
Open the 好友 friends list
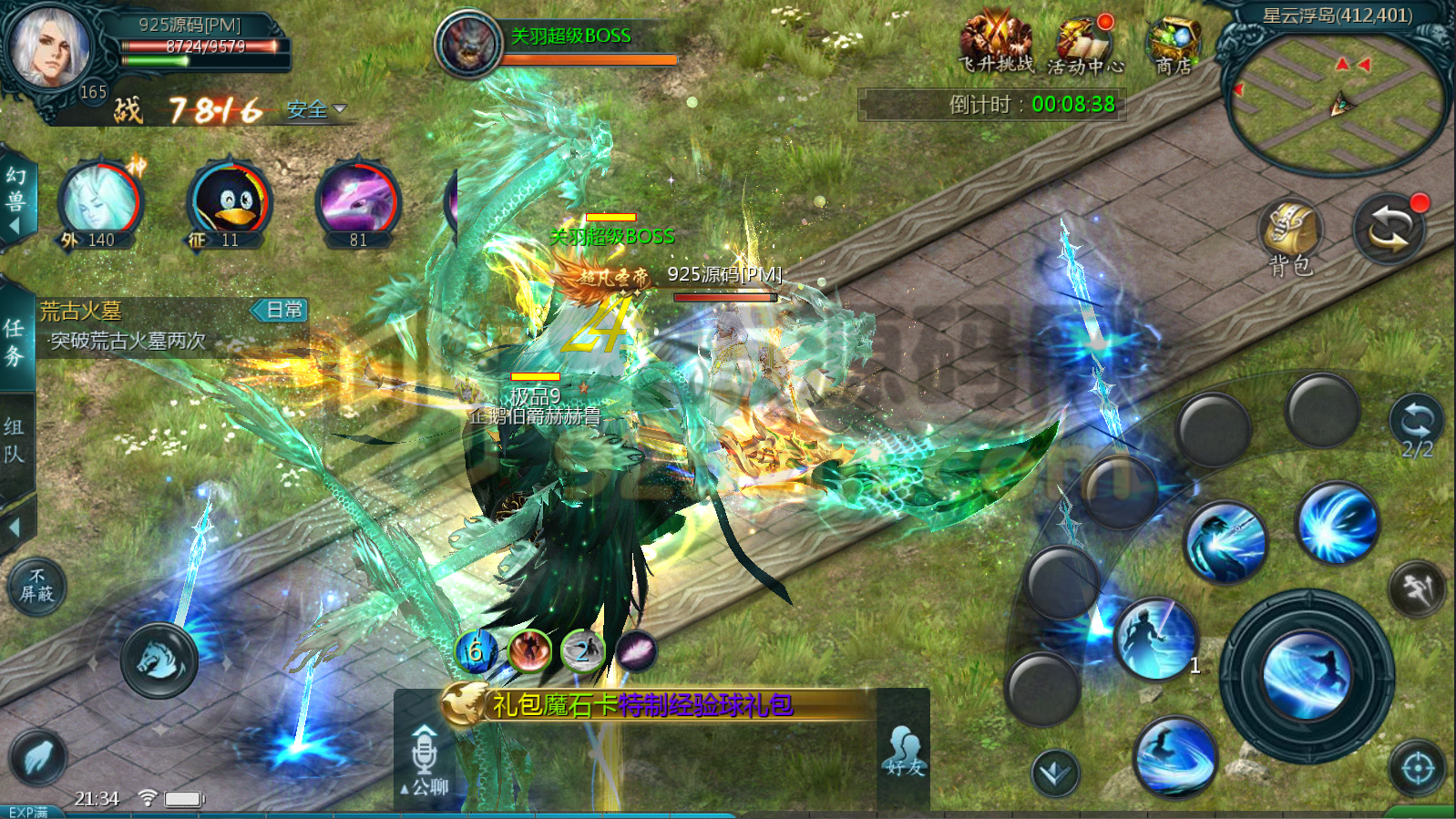(904, 752)
